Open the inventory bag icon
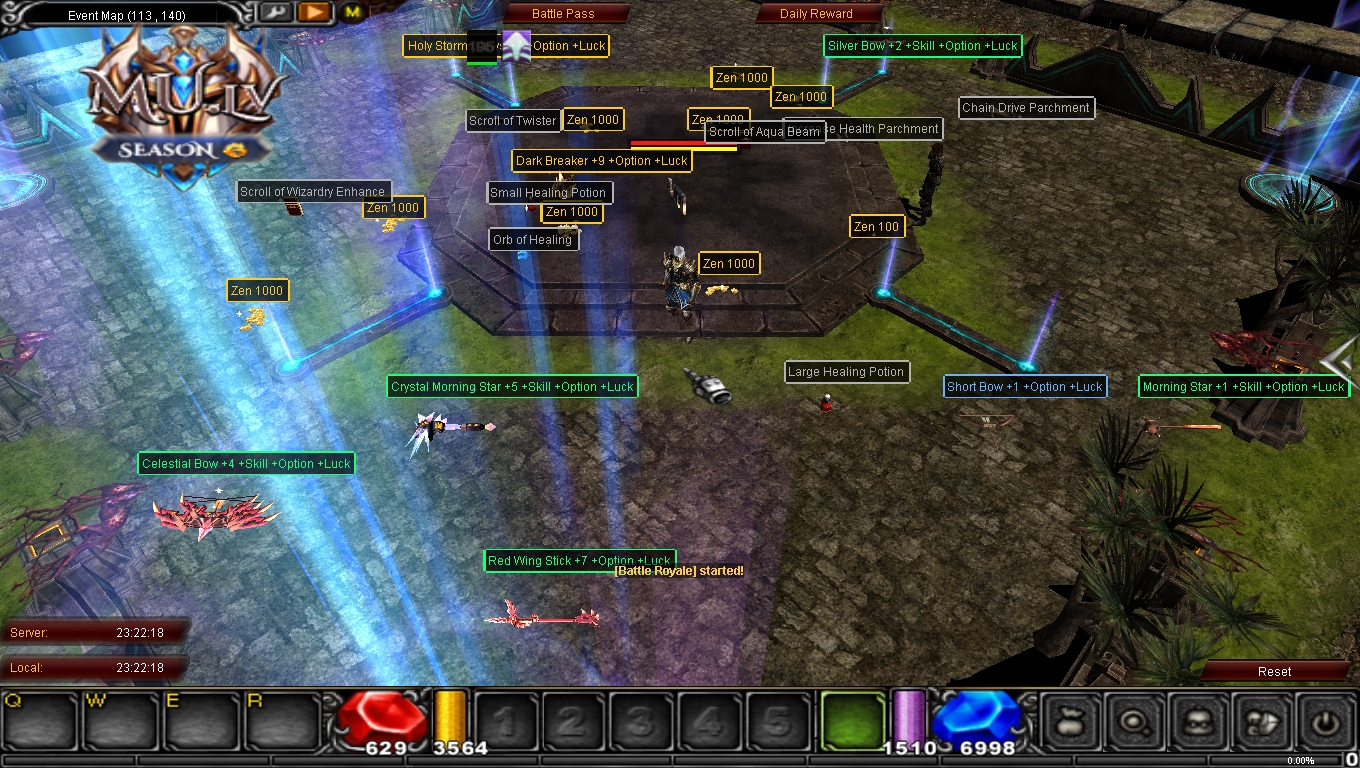This screenshot has height=768, width=1360. click(1070, 722)
